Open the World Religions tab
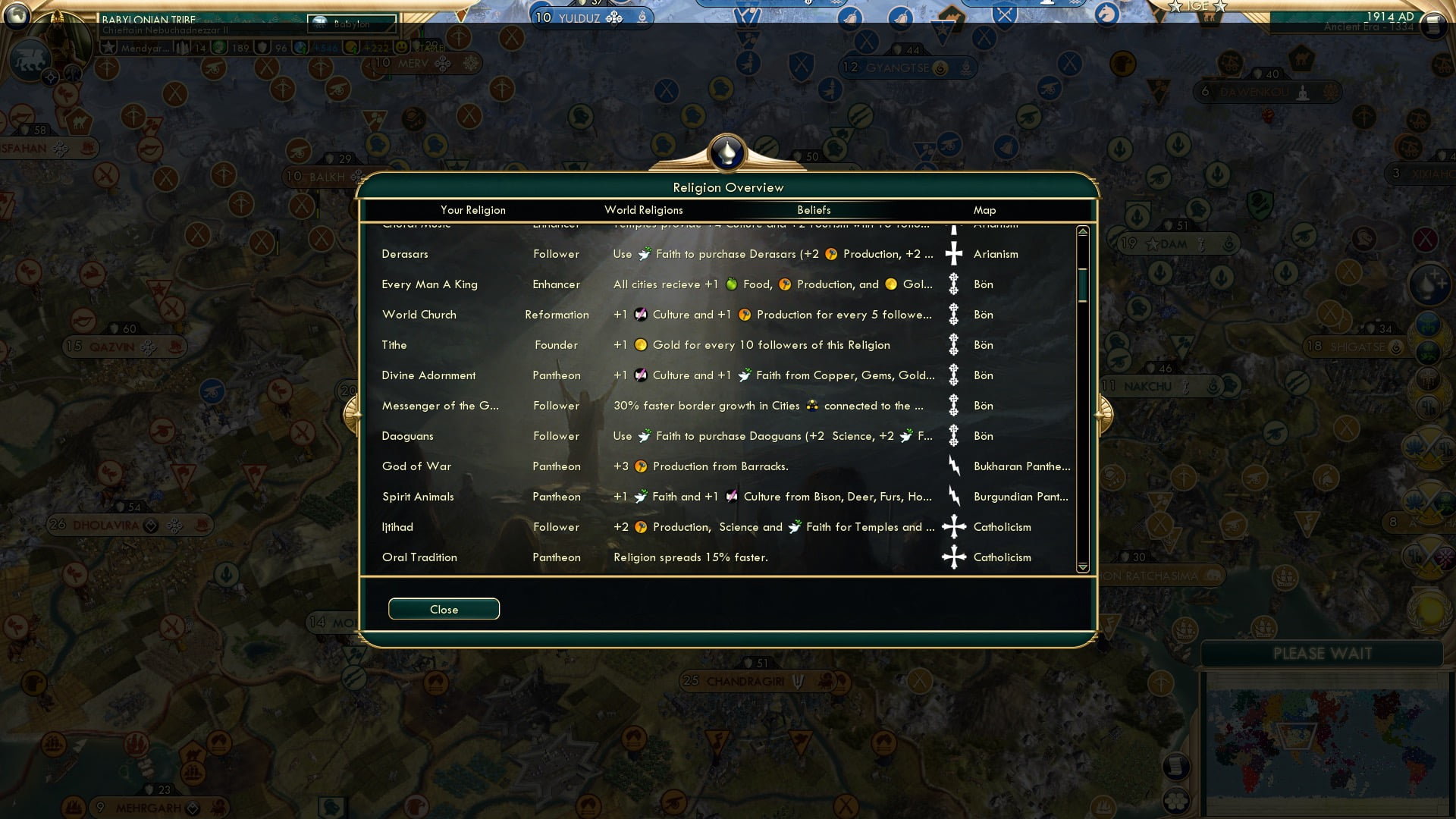This screenshot has width=1456, height=819. pos(643,210)
